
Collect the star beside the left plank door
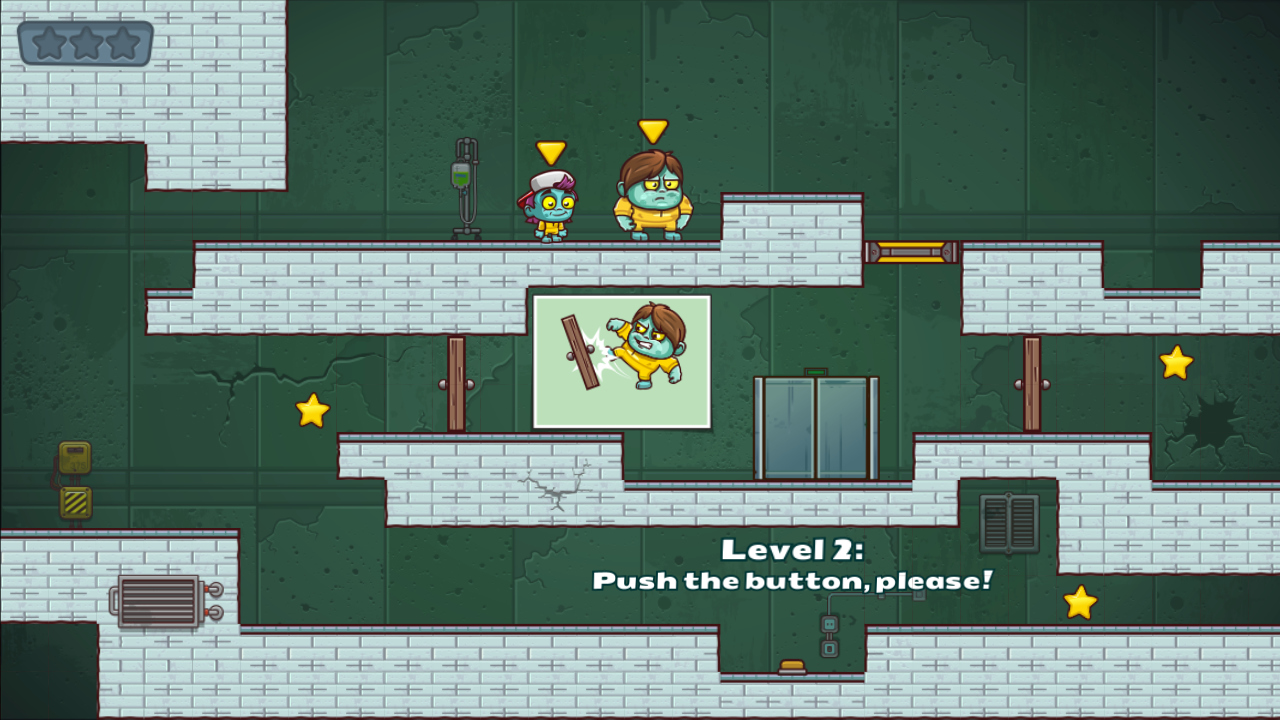click(312, 409)
